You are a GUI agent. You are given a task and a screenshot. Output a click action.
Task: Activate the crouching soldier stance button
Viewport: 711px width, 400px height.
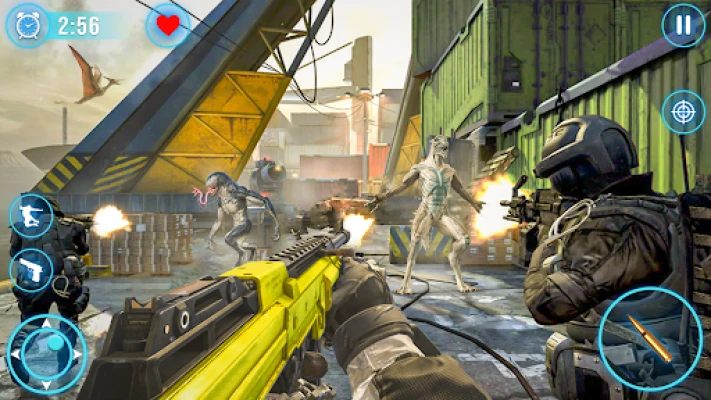(31, 216)
